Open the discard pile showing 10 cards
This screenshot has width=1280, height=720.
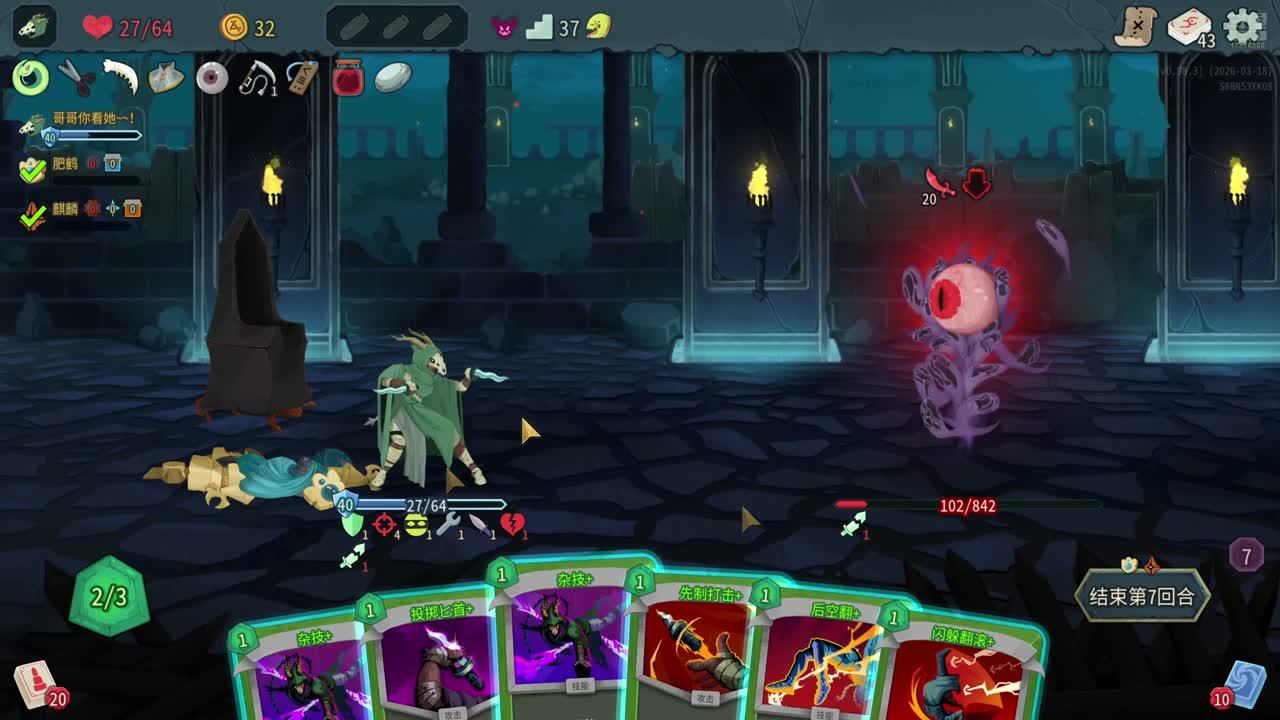1243,685
